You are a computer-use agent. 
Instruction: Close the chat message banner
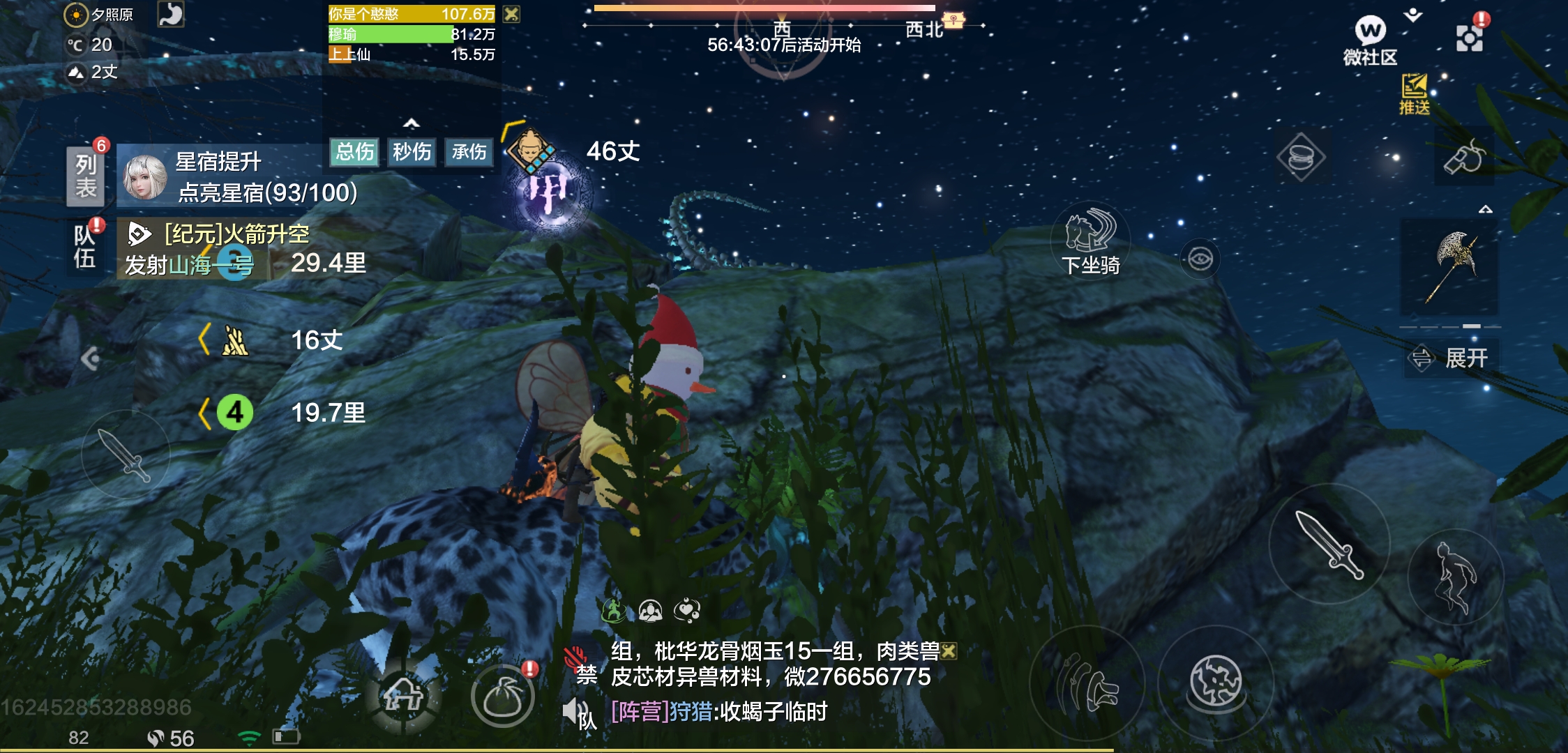(949, 651)
